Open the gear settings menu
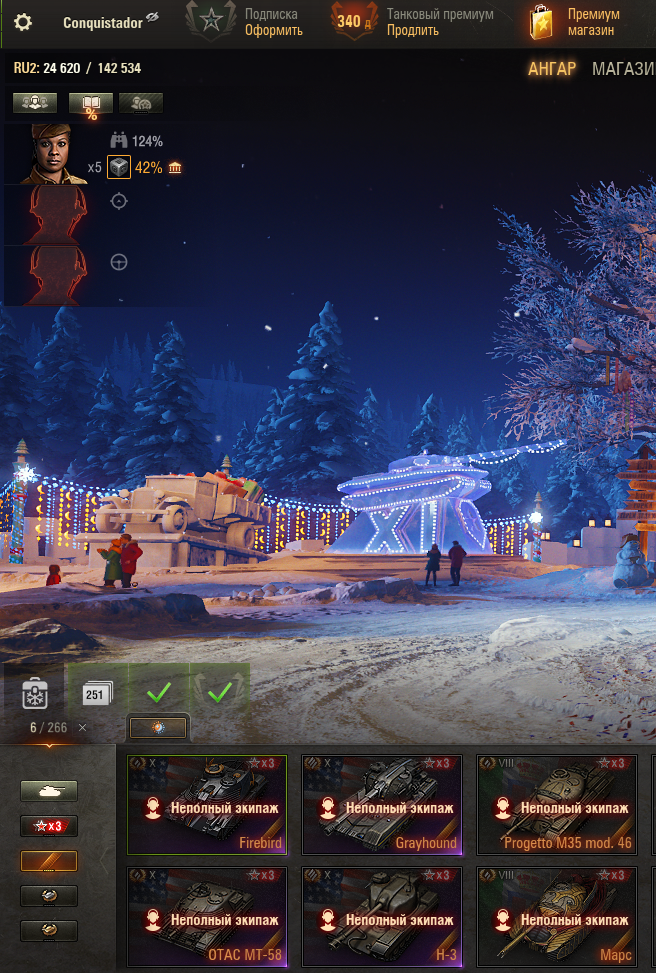This screenshot has width=656, height=973. point(22,22)
